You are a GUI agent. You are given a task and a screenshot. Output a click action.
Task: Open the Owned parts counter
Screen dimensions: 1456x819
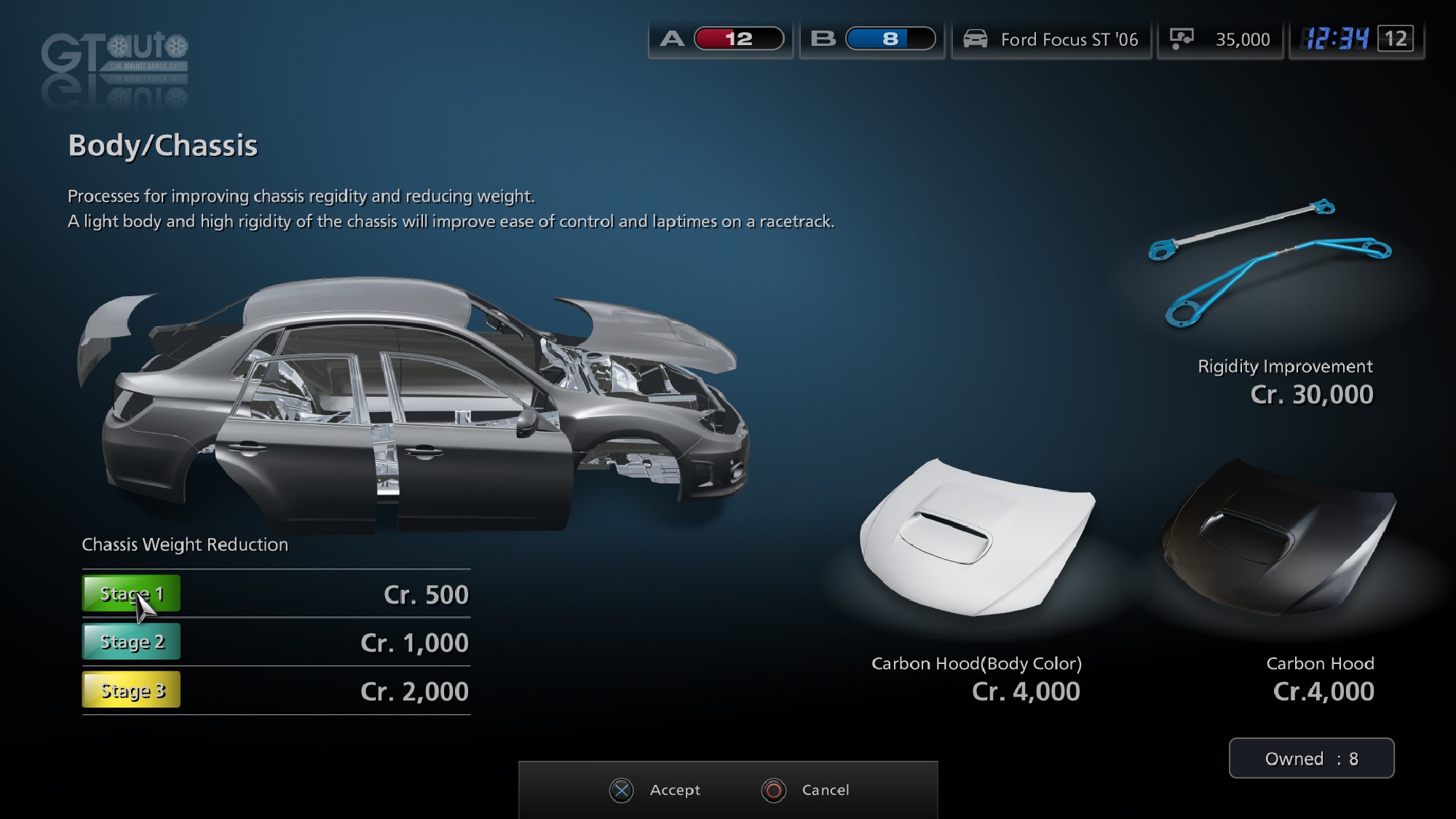pyautogui.click(x=1311, y=759)
